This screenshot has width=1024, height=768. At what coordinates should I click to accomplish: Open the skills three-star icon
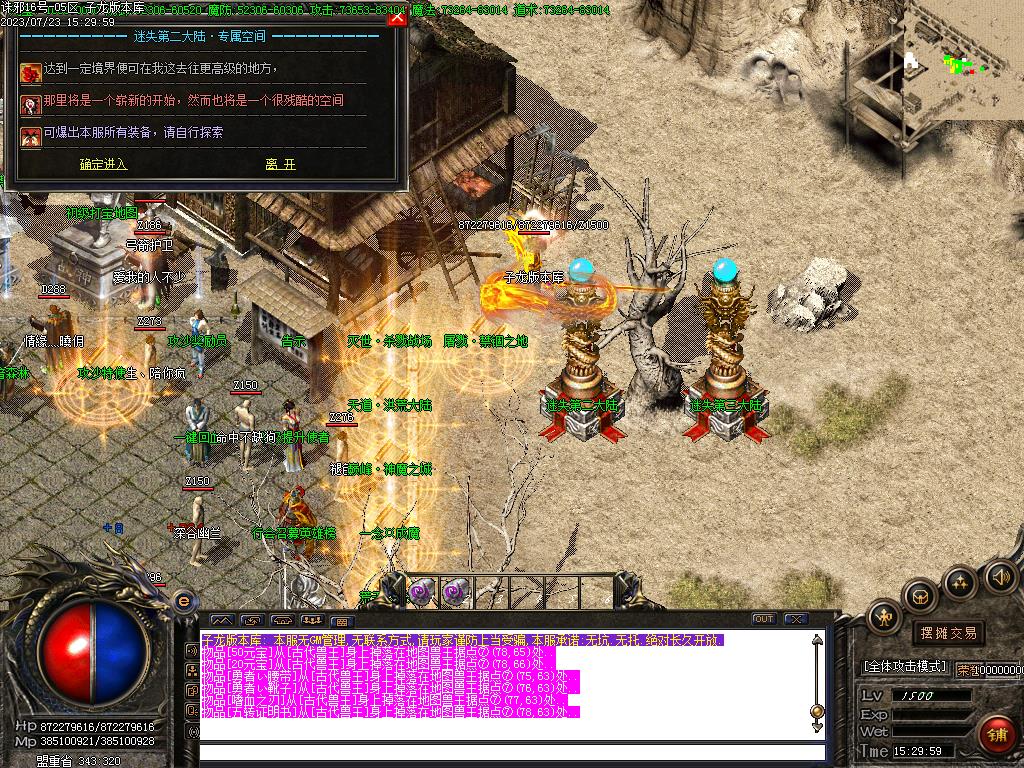[x=960, y=581]
